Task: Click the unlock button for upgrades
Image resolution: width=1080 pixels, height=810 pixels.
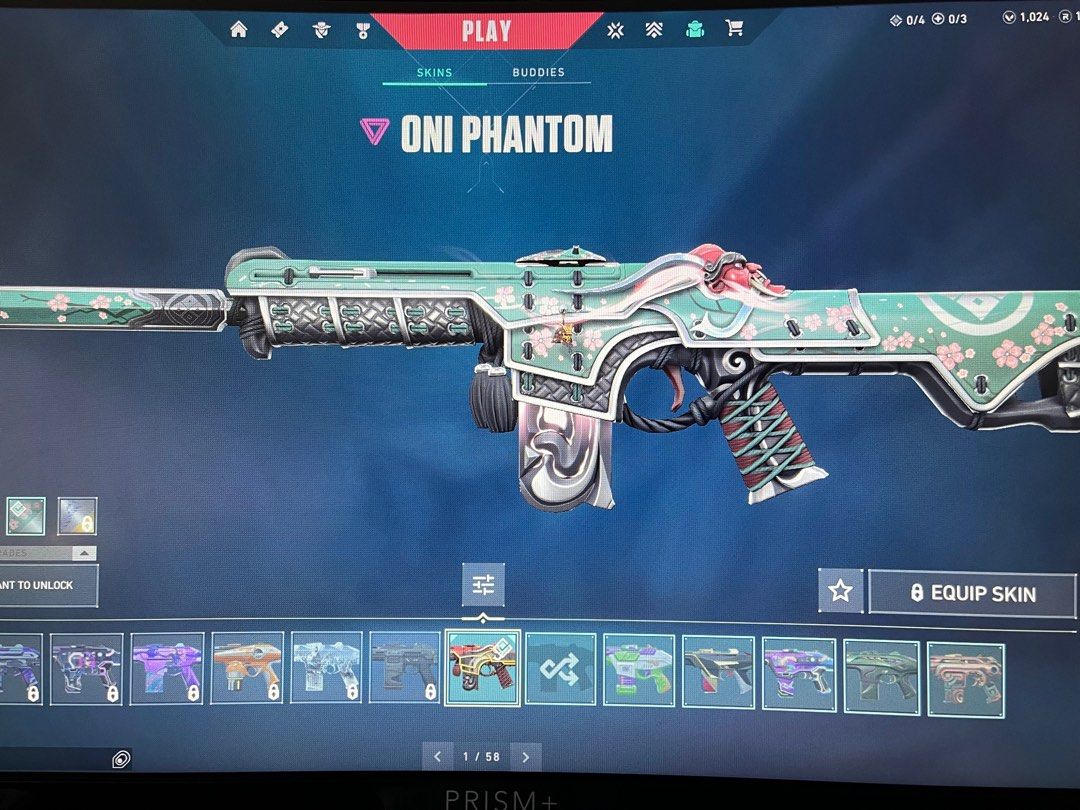Action: pos(45,585)
